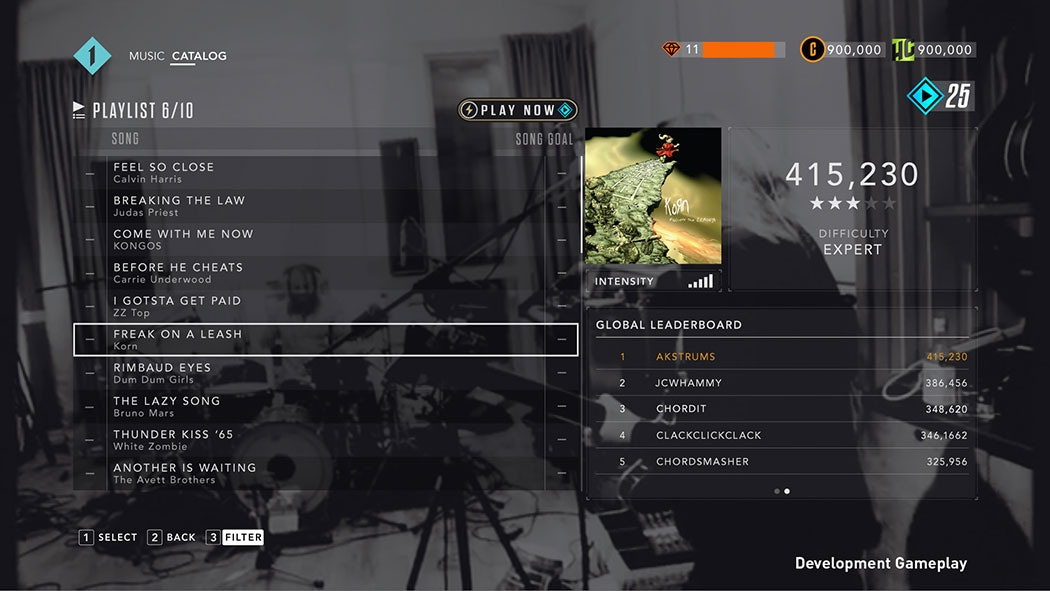Click the Korn album cover thumbnail
1050x591 pixels.
pos(652,196)
